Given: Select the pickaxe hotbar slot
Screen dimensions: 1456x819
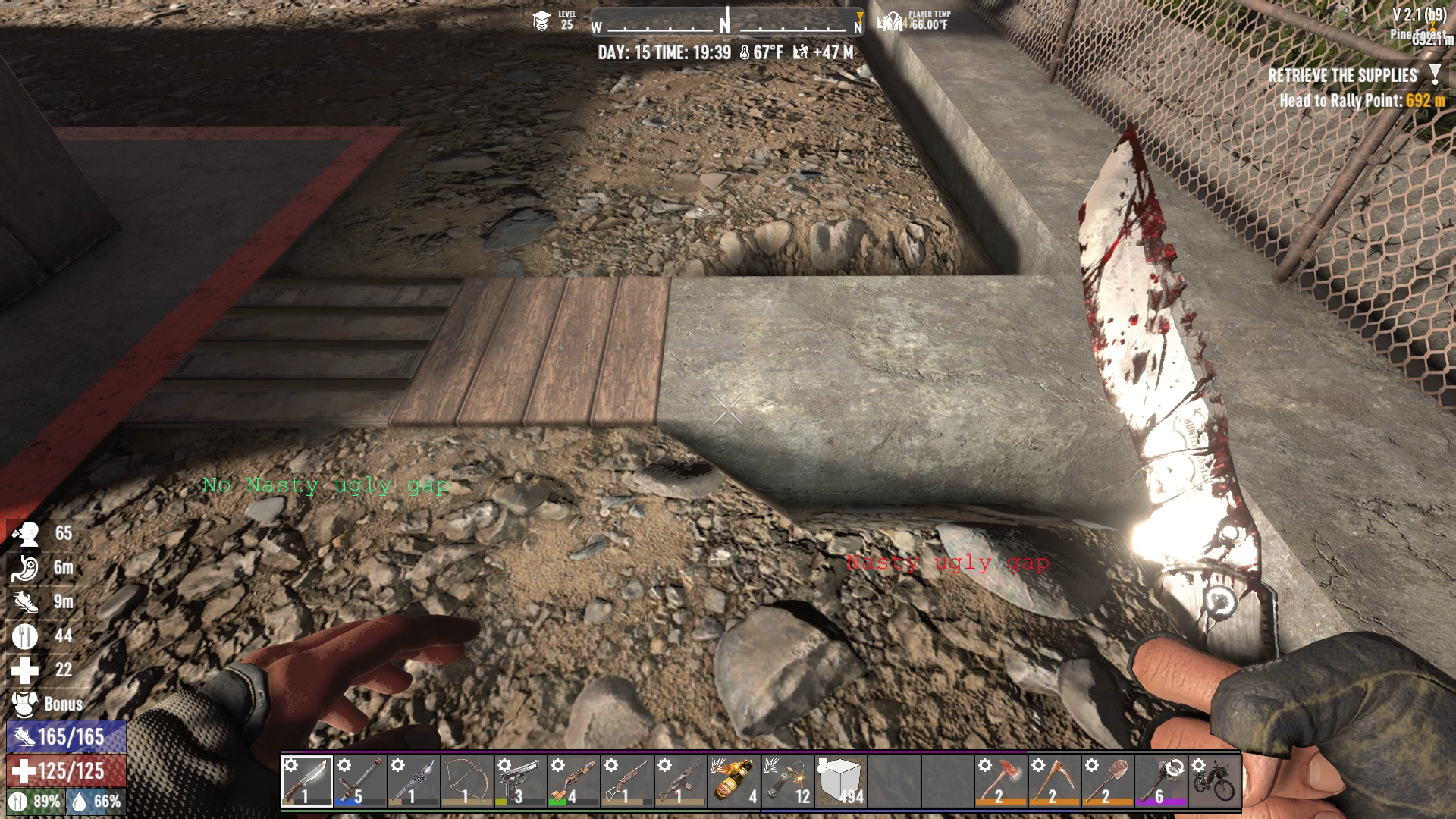Looking at the screenshot, I should pyautogui.click(x=1053, y=780).
